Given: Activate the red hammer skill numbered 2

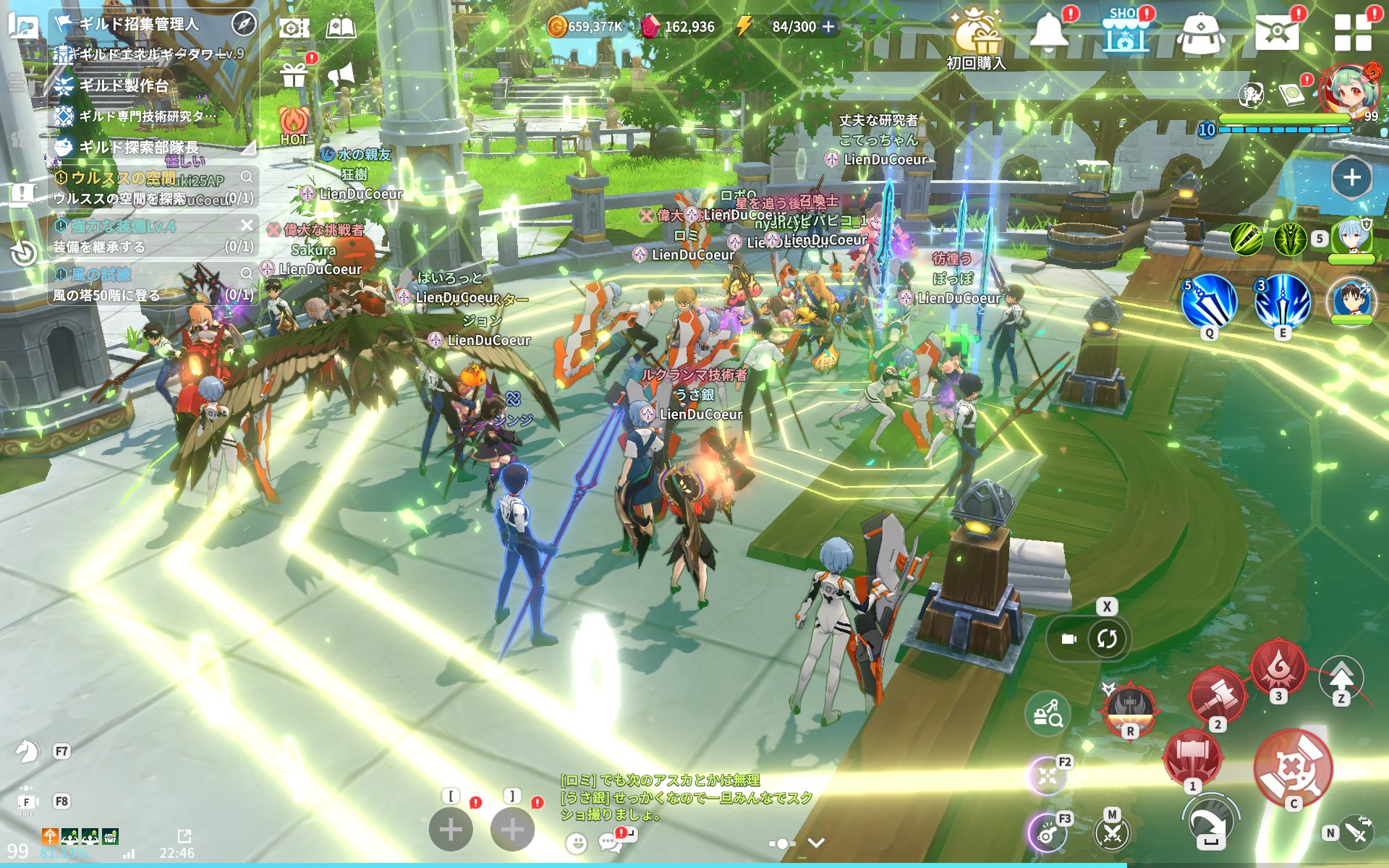Looking at the screenshot, I should click(x=1218, y=696).
